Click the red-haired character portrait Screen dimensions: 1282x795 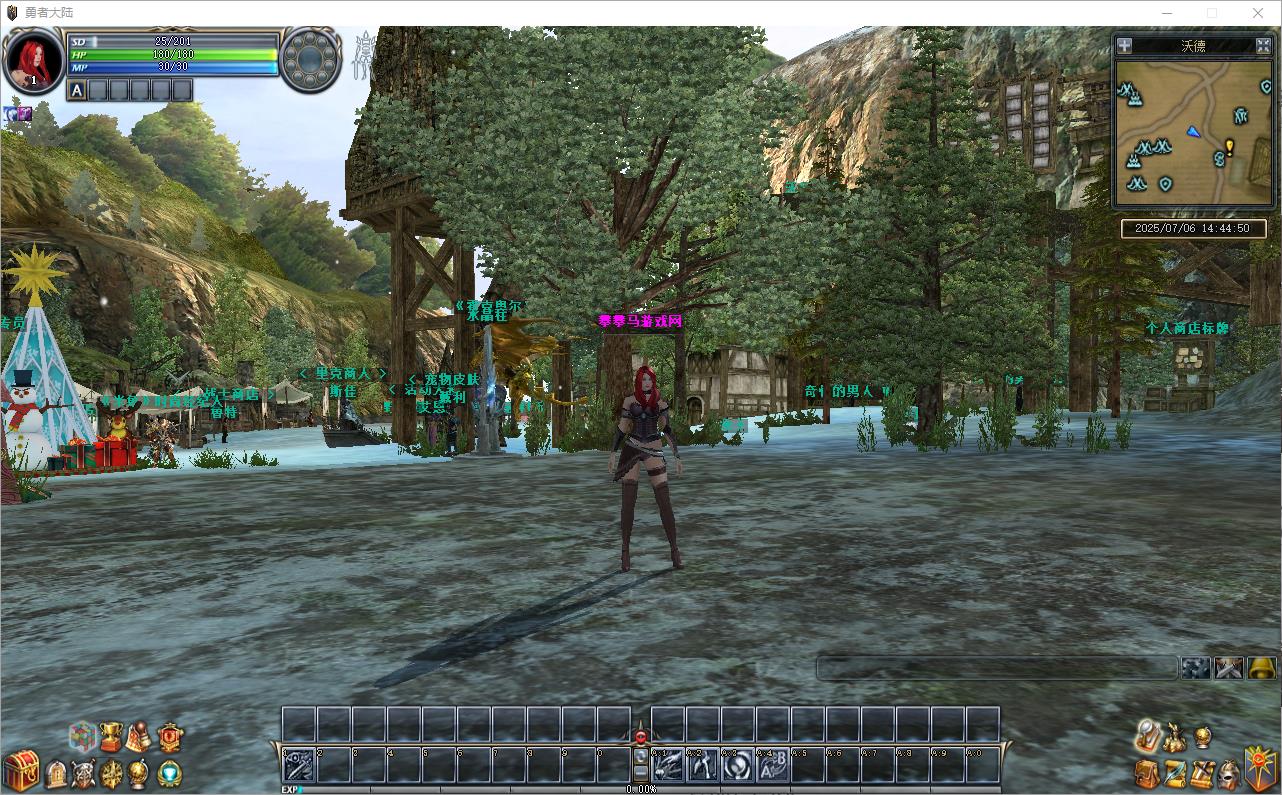tap(32, 60)
